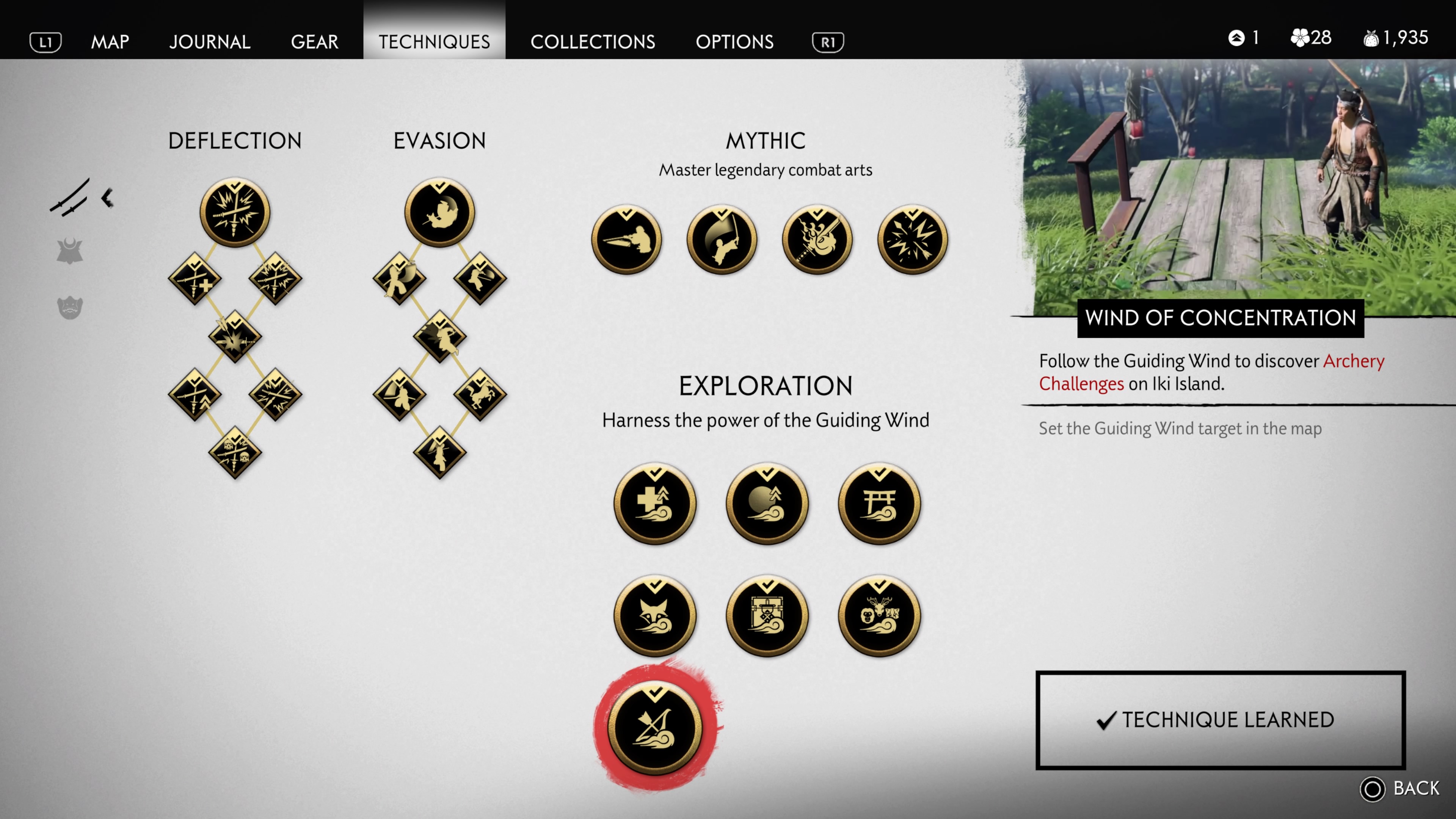Select the Techniques tab
The height and width of the screenshot is (819, 1456).
(x=434, y=41)
